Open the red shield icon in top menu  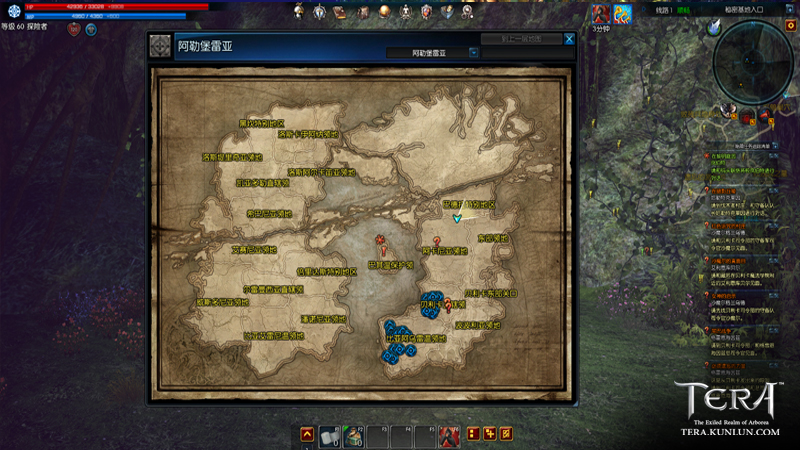pyautogui.click(x=426, y=12)
